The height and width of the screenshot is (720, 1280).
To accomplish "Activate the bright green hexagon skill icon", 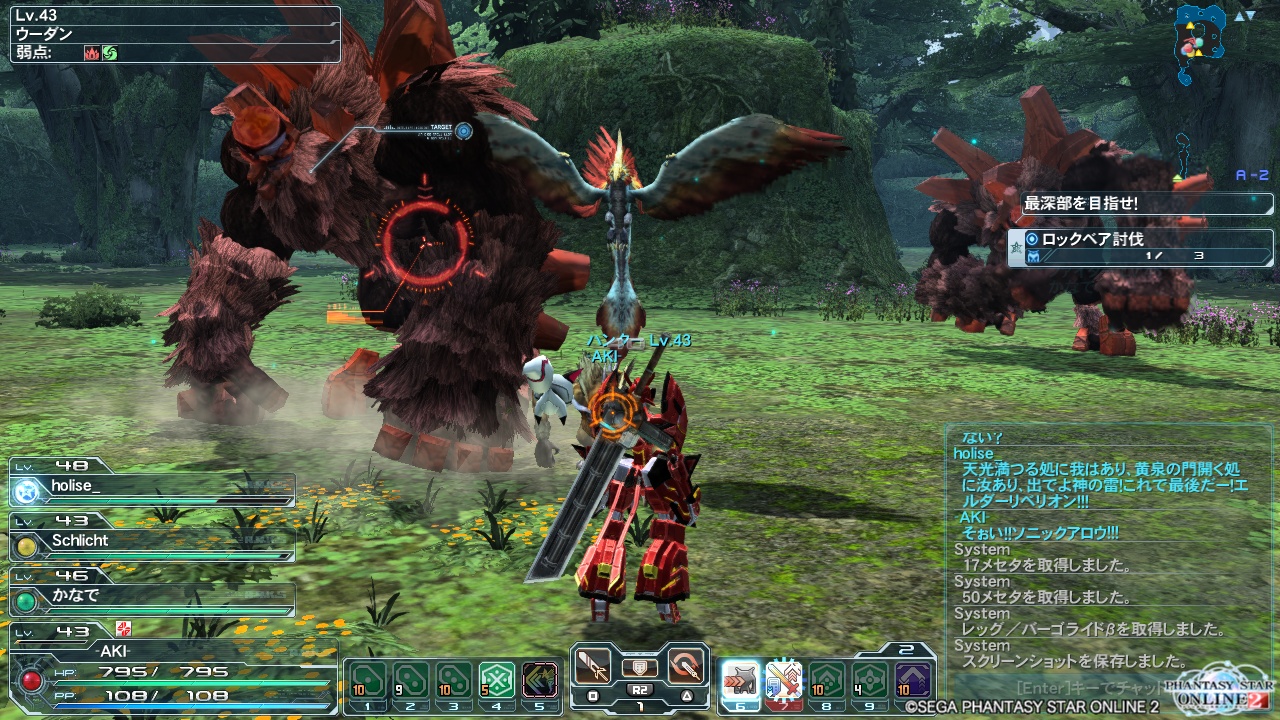I will pyautogui.click(x=497, y=681).
